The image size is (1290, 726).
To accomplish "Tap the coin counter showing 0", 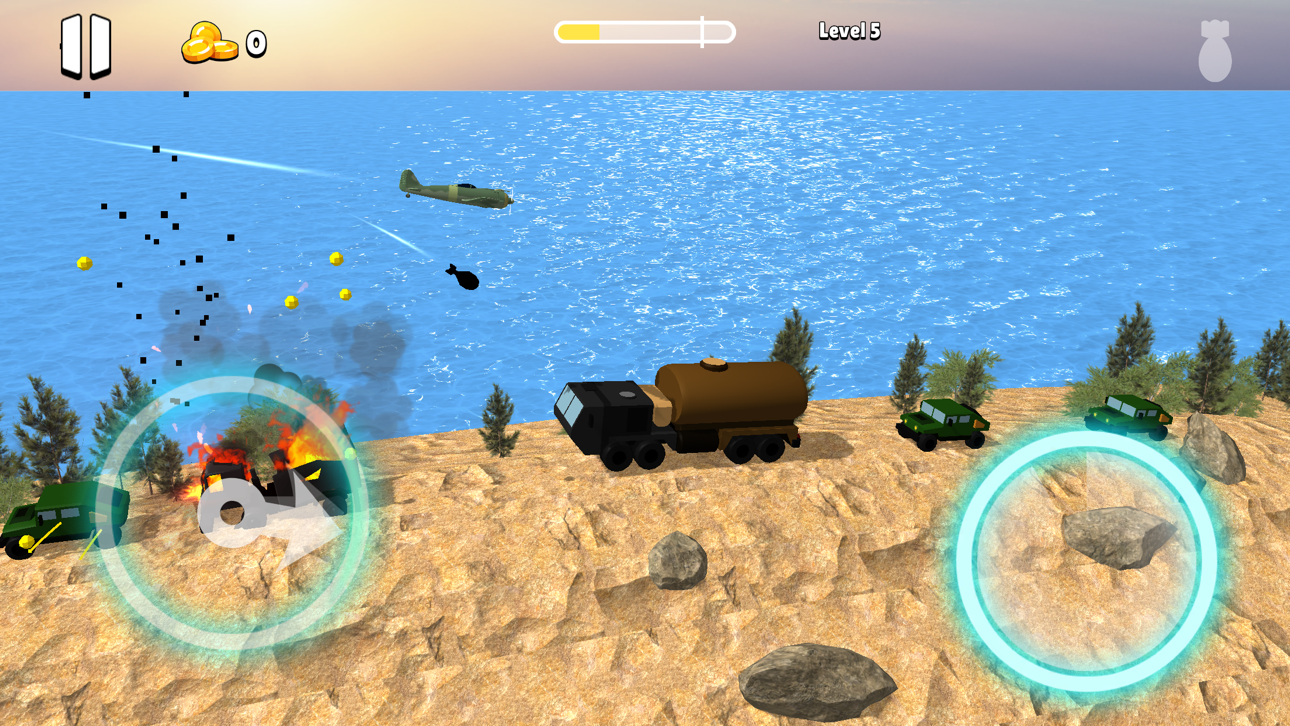I will (257, 43).
